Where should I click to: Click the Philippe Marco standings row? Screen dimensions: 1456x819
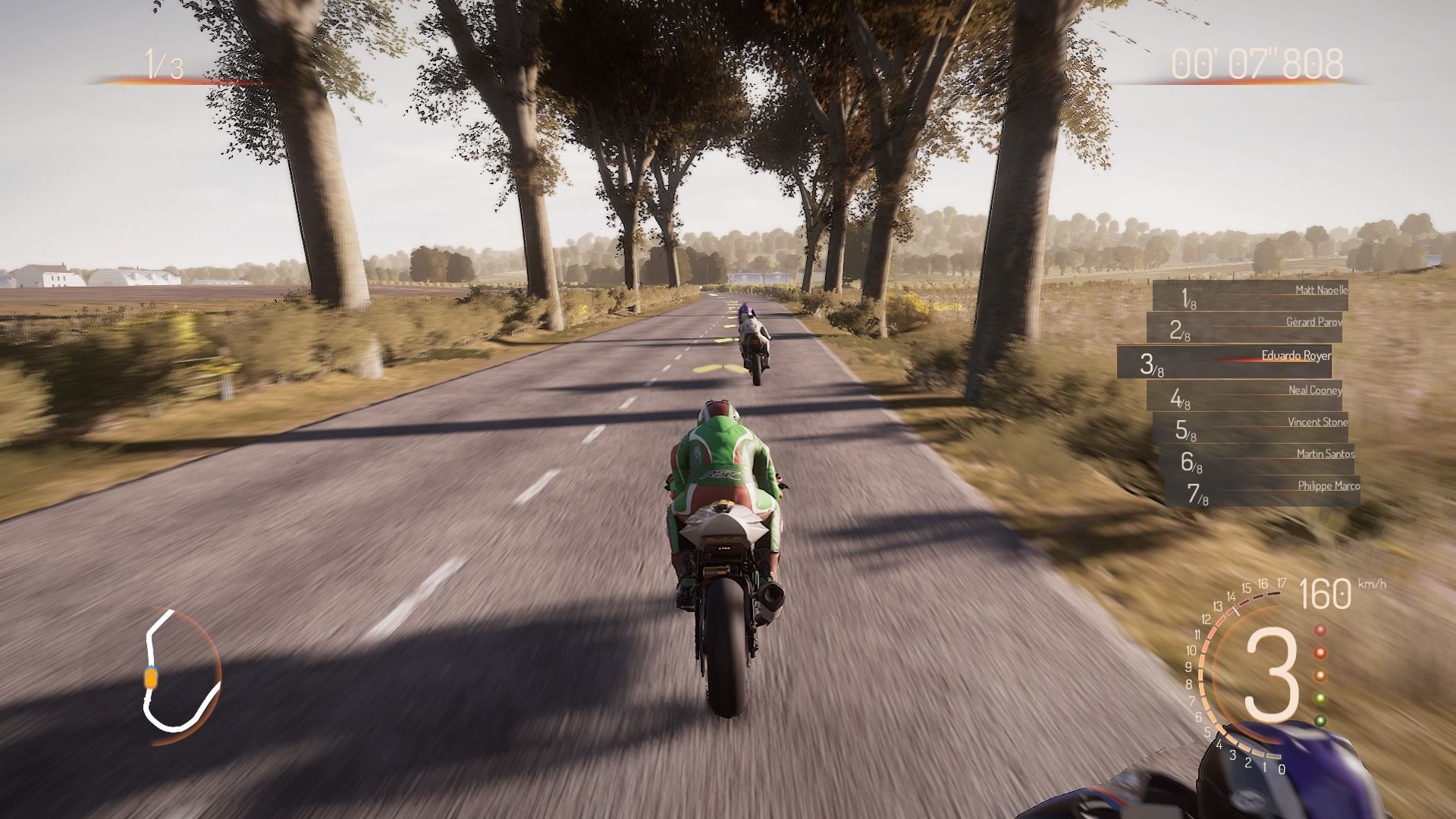(1262, 491)
